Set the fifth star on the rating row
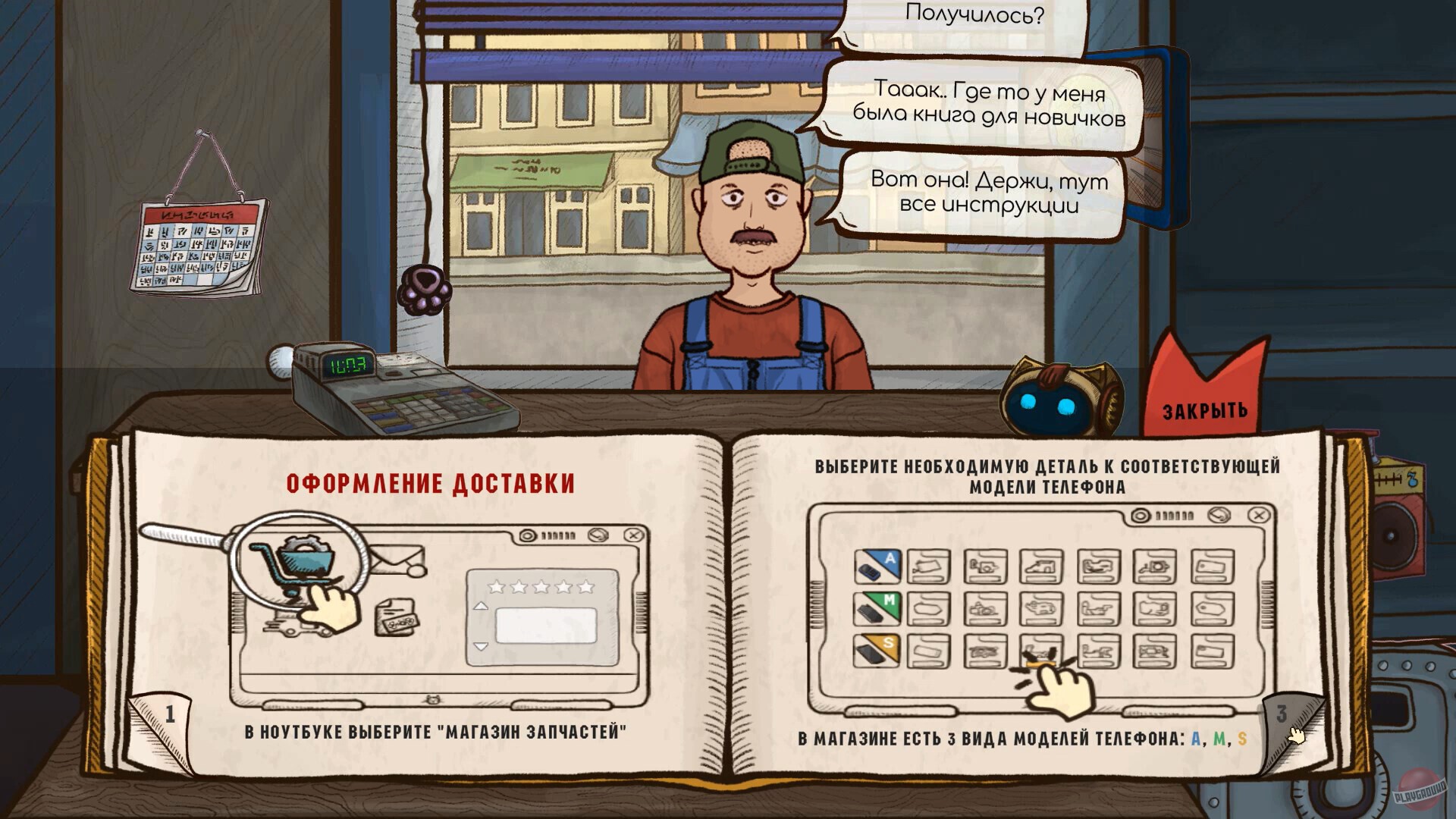This screenshot has height=819, width=1456. coord(585,587)
